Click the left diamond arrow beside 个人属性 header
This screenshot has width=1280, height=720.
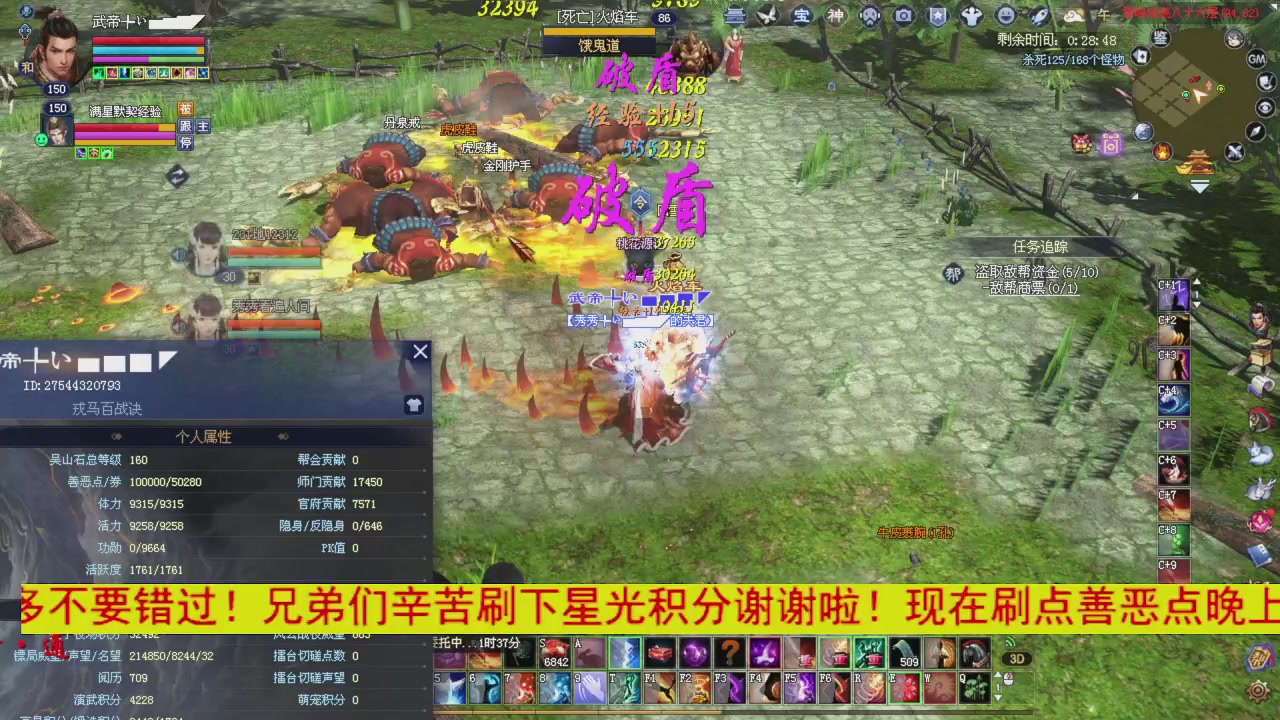click(117, 437)
